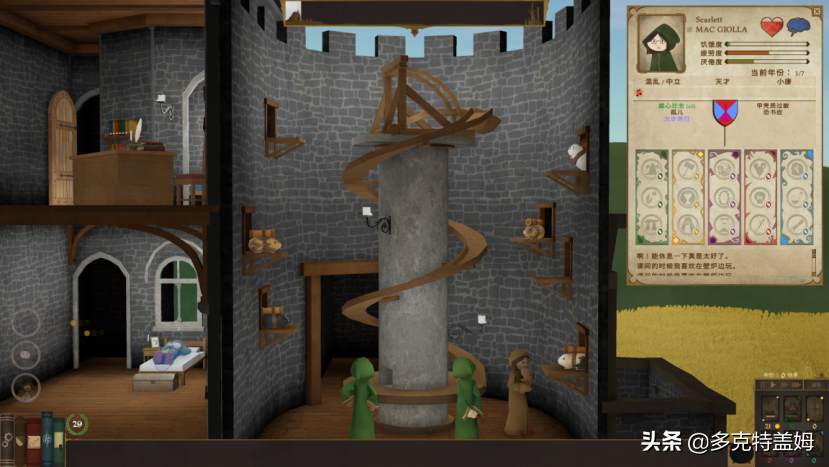This screenshot has width=829, height=467.
Task: Select the red heart icon
Action: [771, 27]
